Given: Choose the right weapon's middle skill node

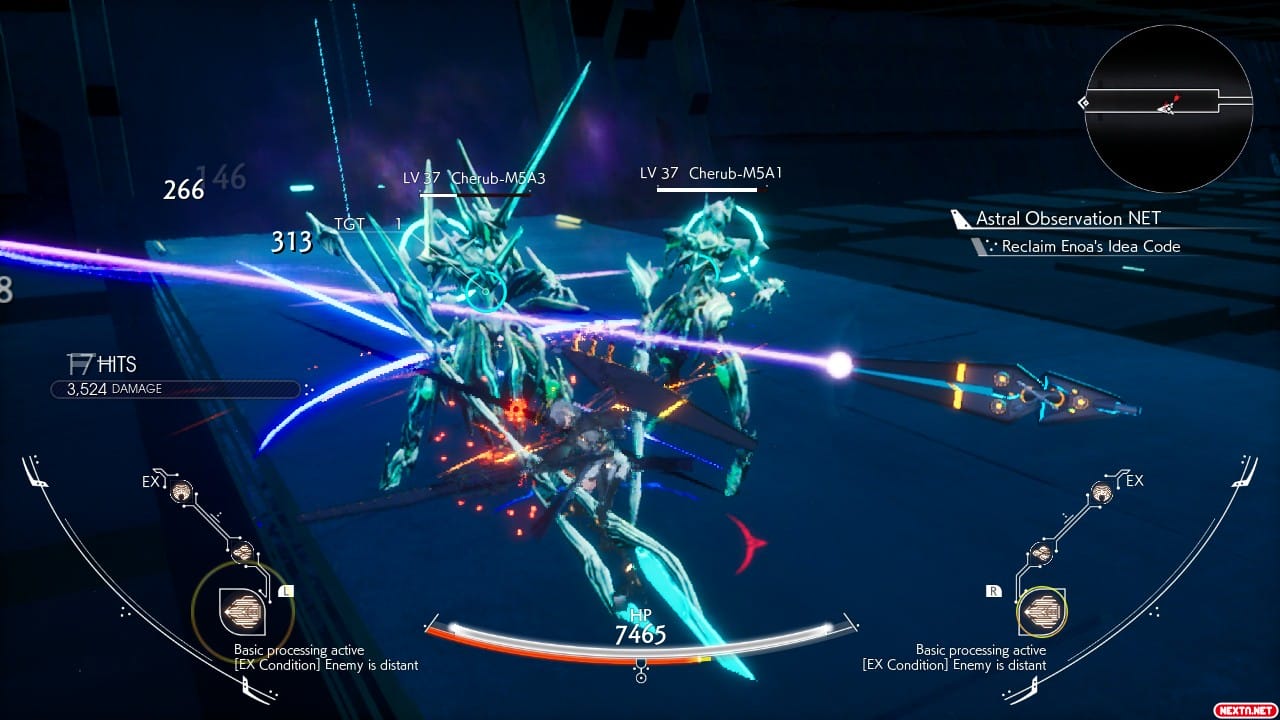Looking at the screenshot, I should [x=1041, y=552].
